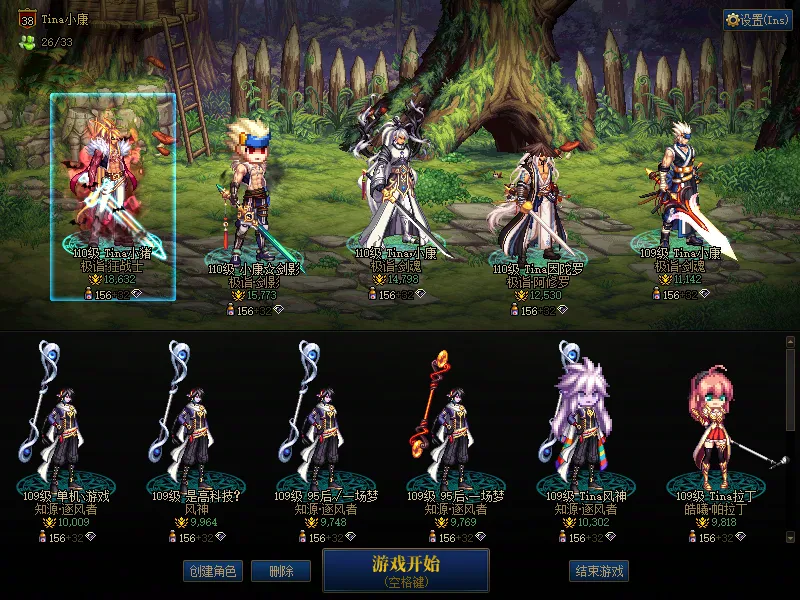This screenshot has width=800, height=600.
Task: Exit via the 结束游戏 button
Action: point(600,571)
